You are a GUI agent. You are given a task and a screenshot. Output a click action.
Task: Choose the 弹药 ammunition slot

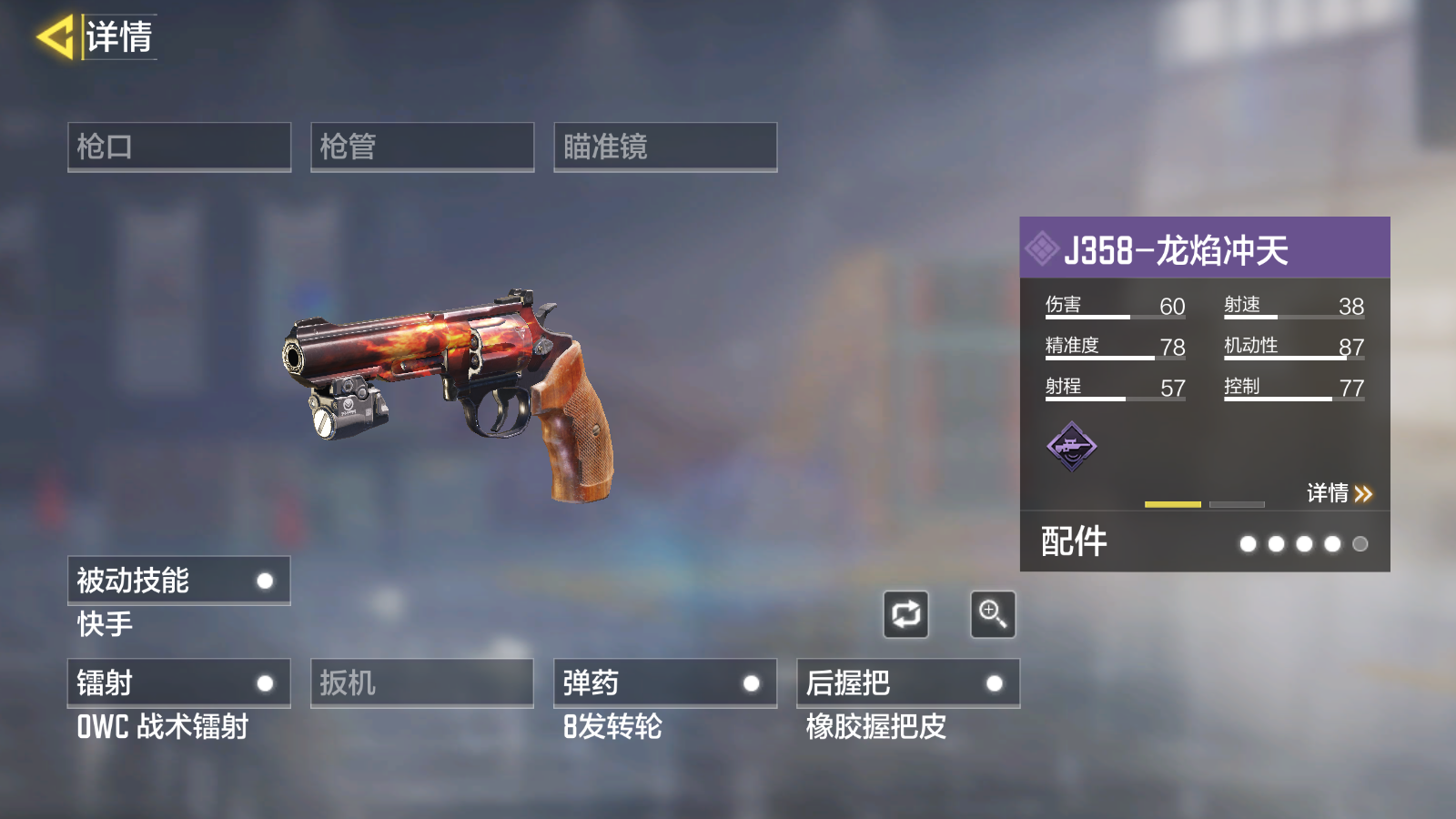(x=665, y=682)
